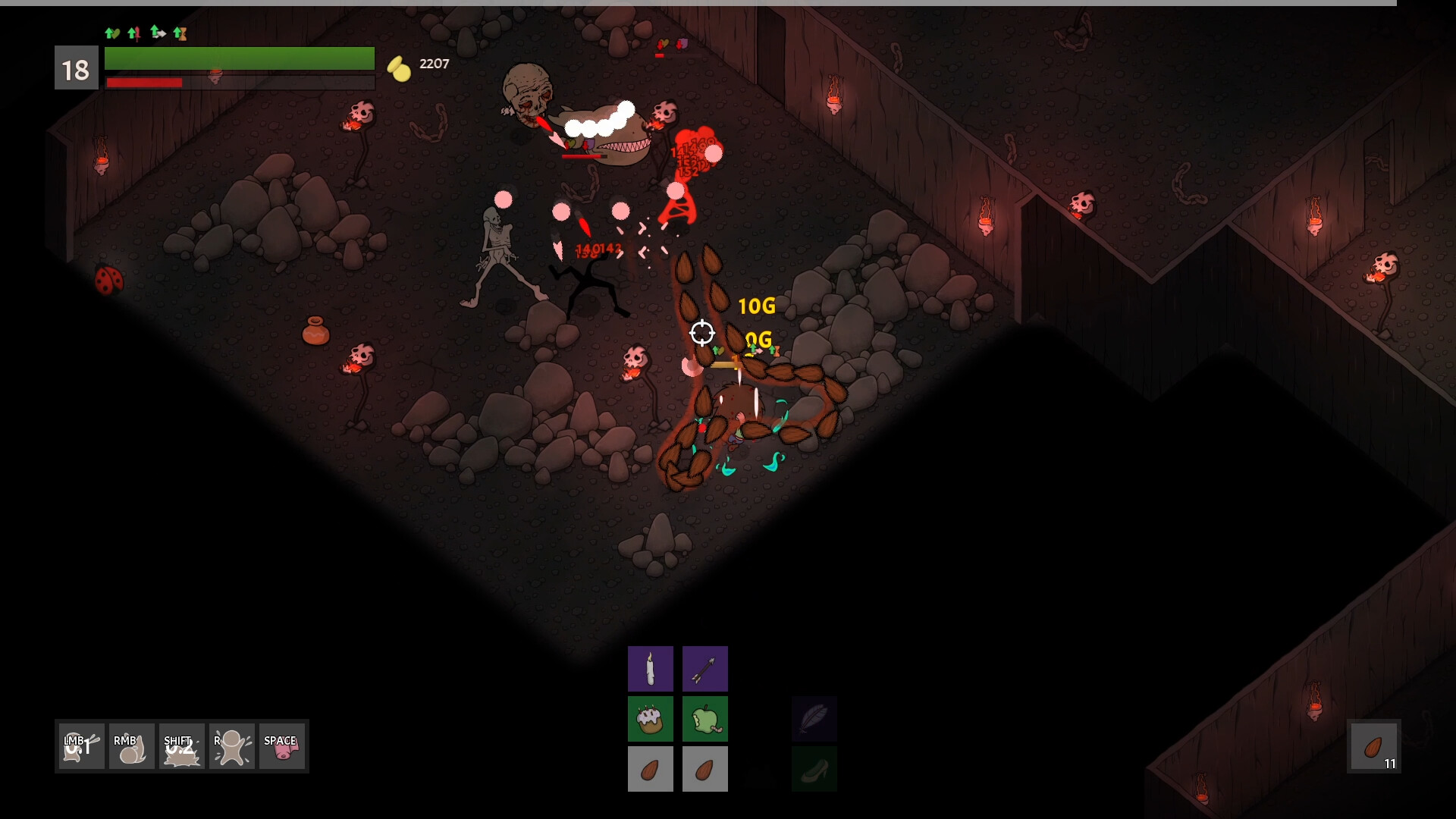The width and height of the screenshot is (1456, 819).
Task: Click the level 18 badge
Action: click(76, 68)
